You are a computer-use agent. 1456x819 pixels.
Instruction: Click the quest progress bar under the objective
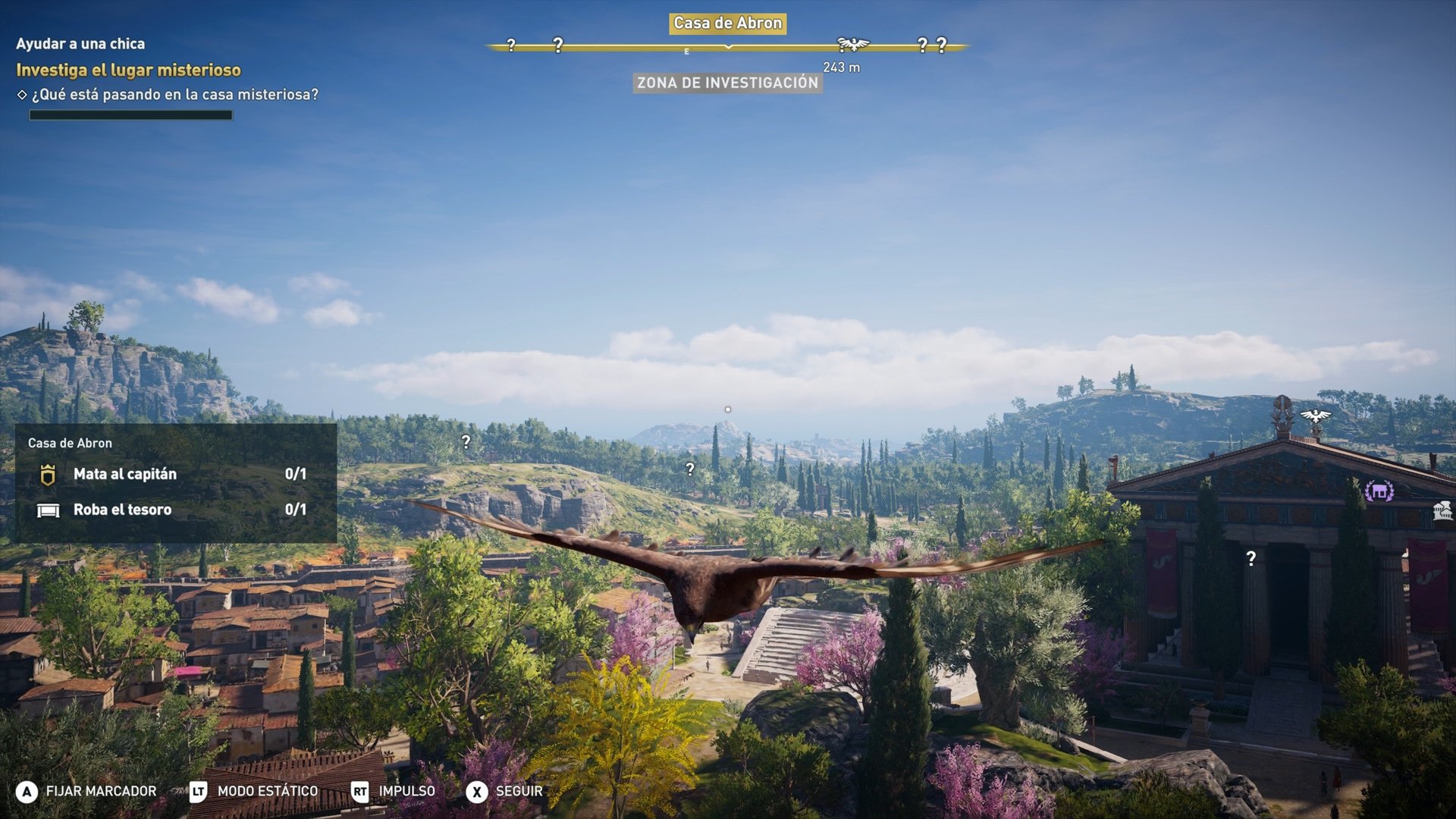pos(130,115)
